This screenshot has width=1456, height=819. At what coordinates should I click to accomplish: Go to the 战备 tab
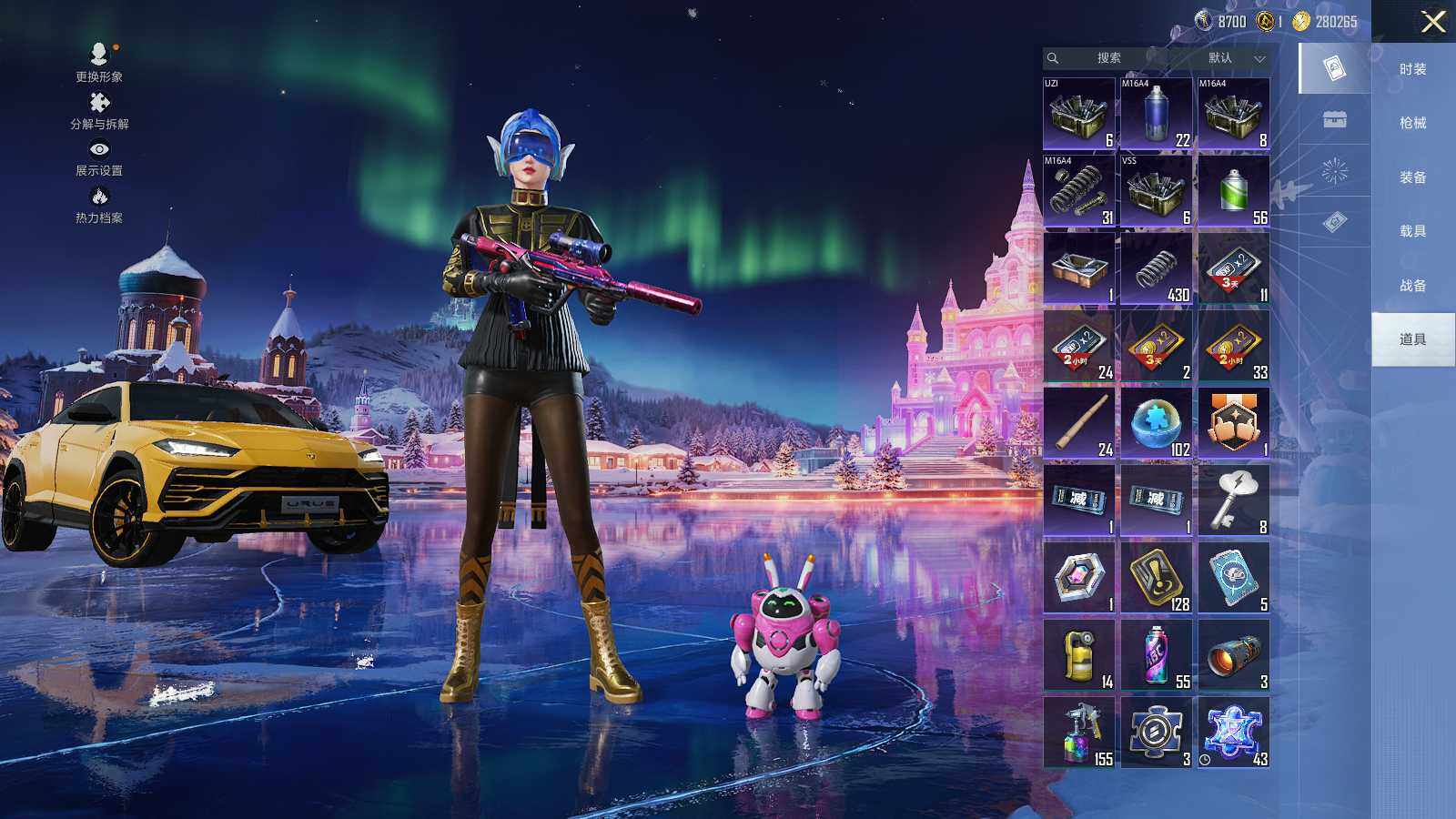[x=1412, y=286]
